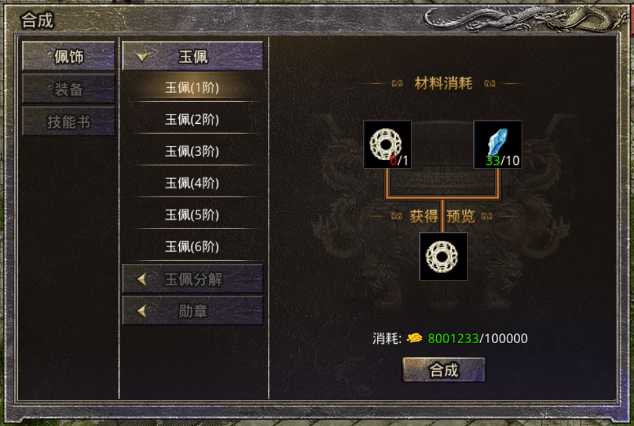
Task: Expand the 勋章 section
Action: [x=192, y=311]
